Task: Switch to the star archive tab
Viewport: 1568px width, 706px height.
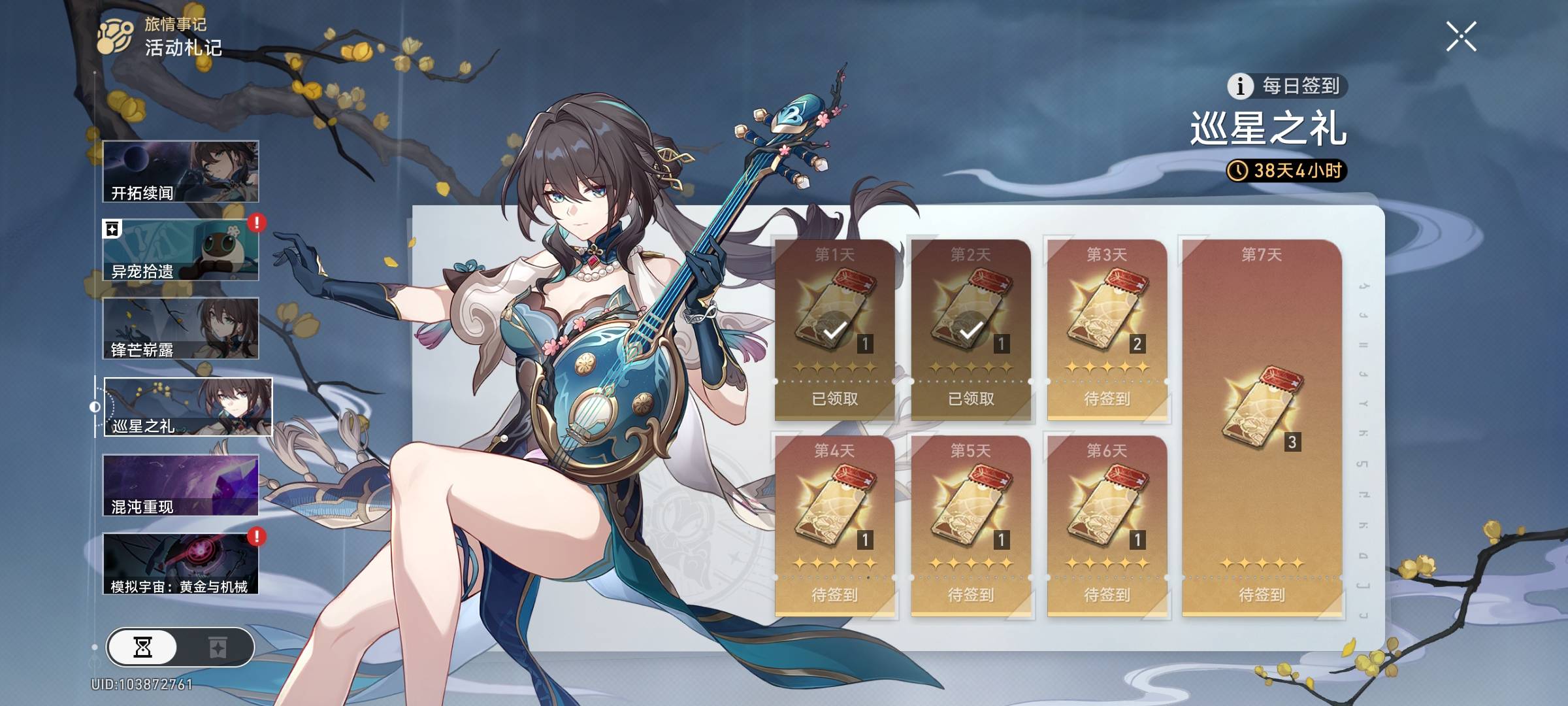Action: pyautogui.click(x=217, y=647)
